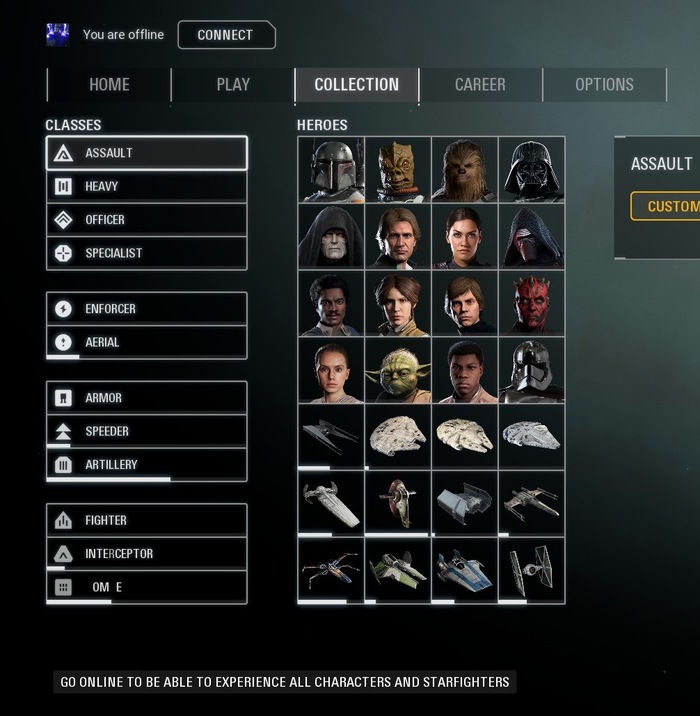
Task: Pick the Specialist class
Action: [146, 253]
